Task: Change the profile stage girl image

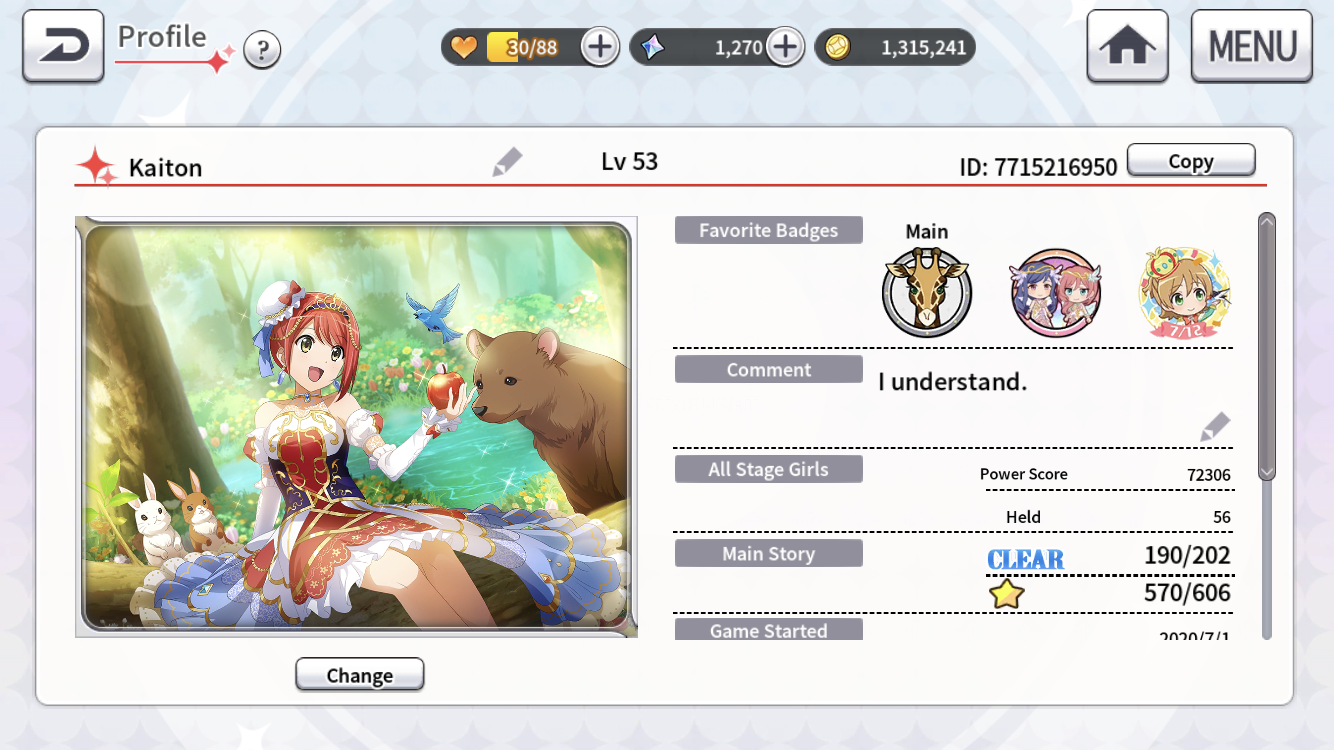Action: [359, 675]
